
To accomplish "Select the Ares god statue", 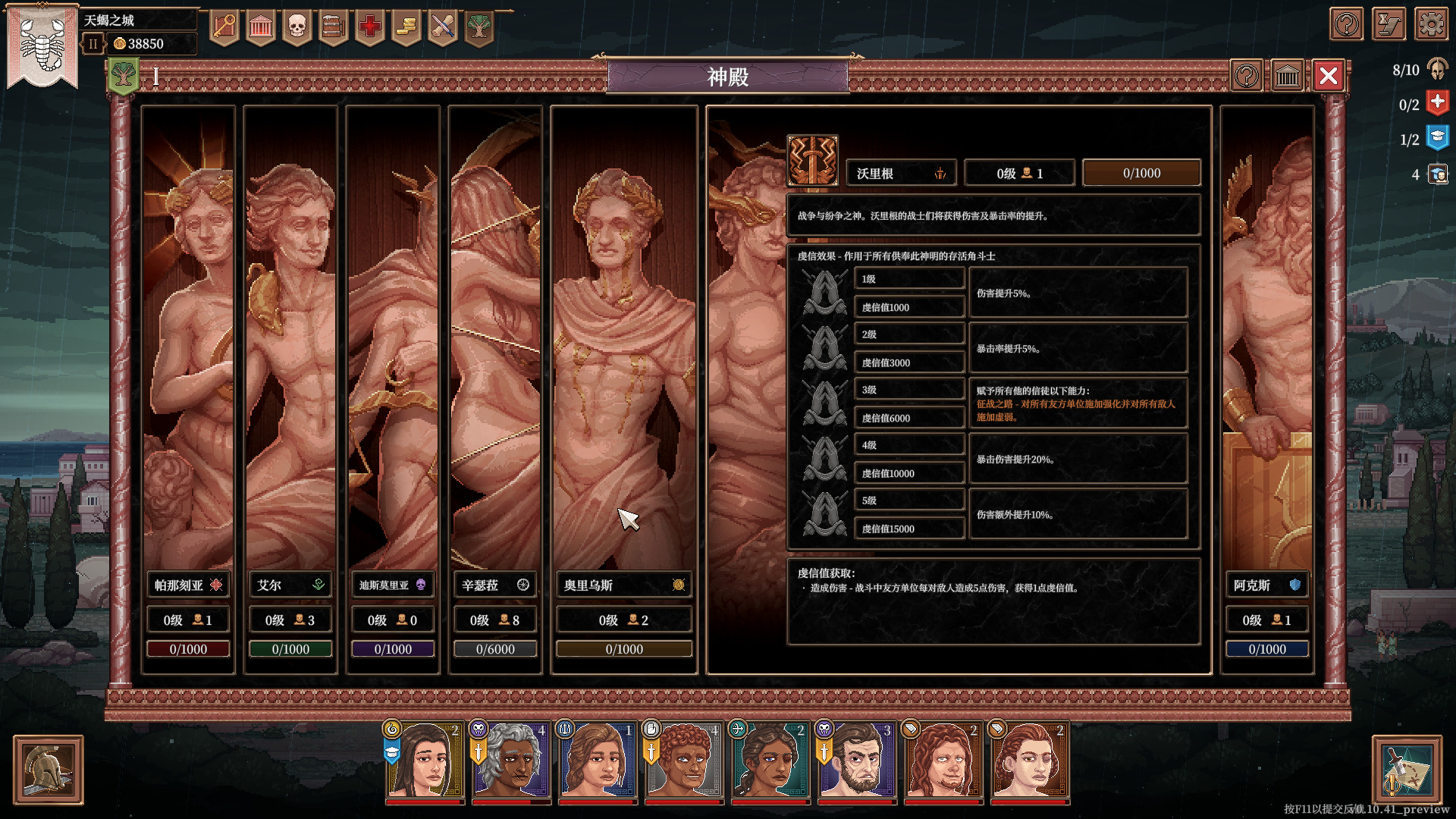I will [x=1266, y=341].
